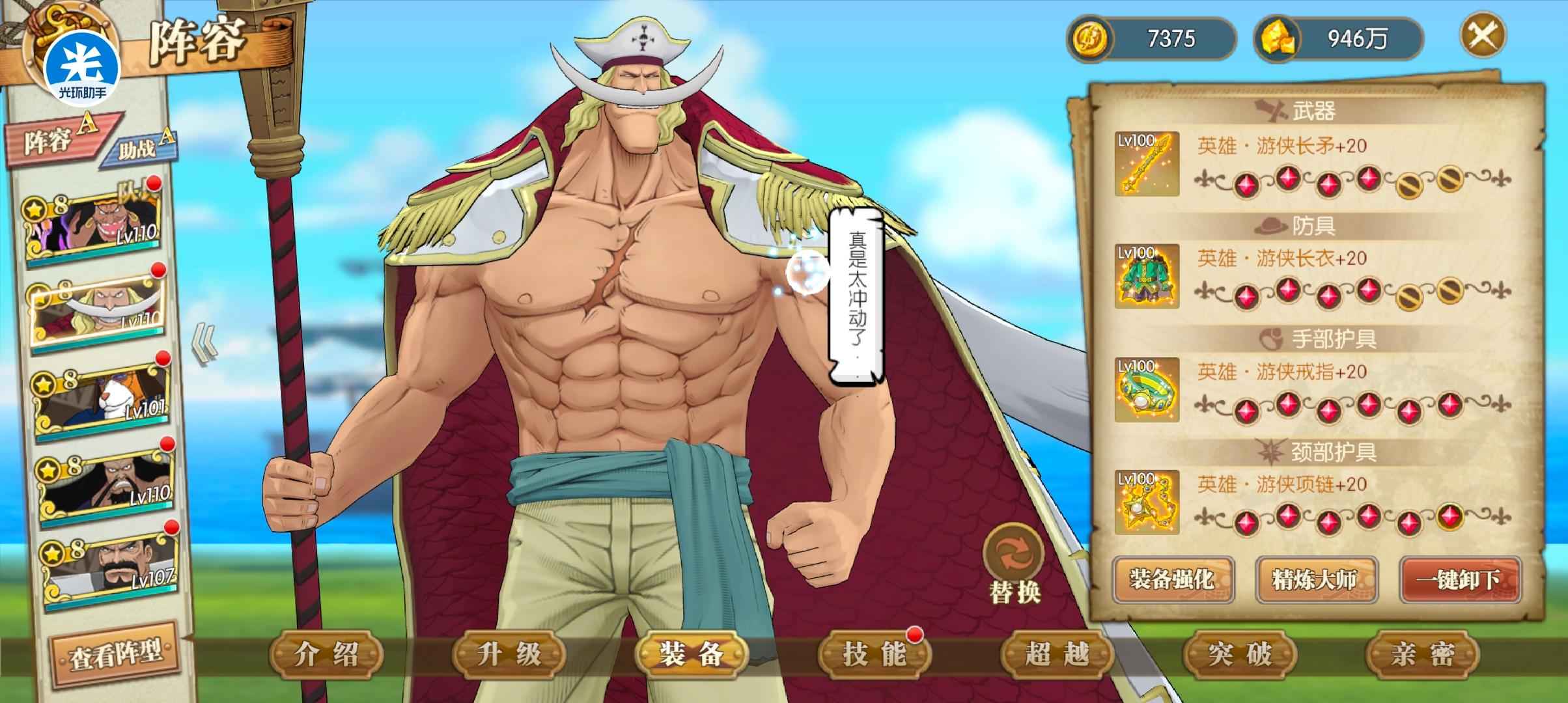Viewport: 1568px width, 703px height.
Task: Show the 亲密 intimacy tab
Action: pos(1421,654)
